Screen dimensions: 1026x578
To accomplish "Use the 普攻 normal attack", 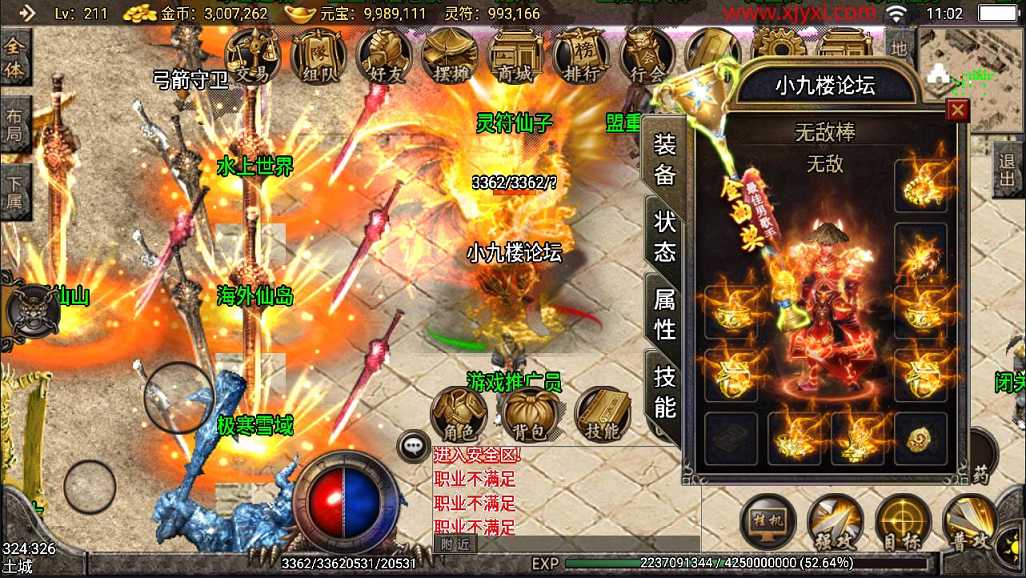I will point(968,521).
